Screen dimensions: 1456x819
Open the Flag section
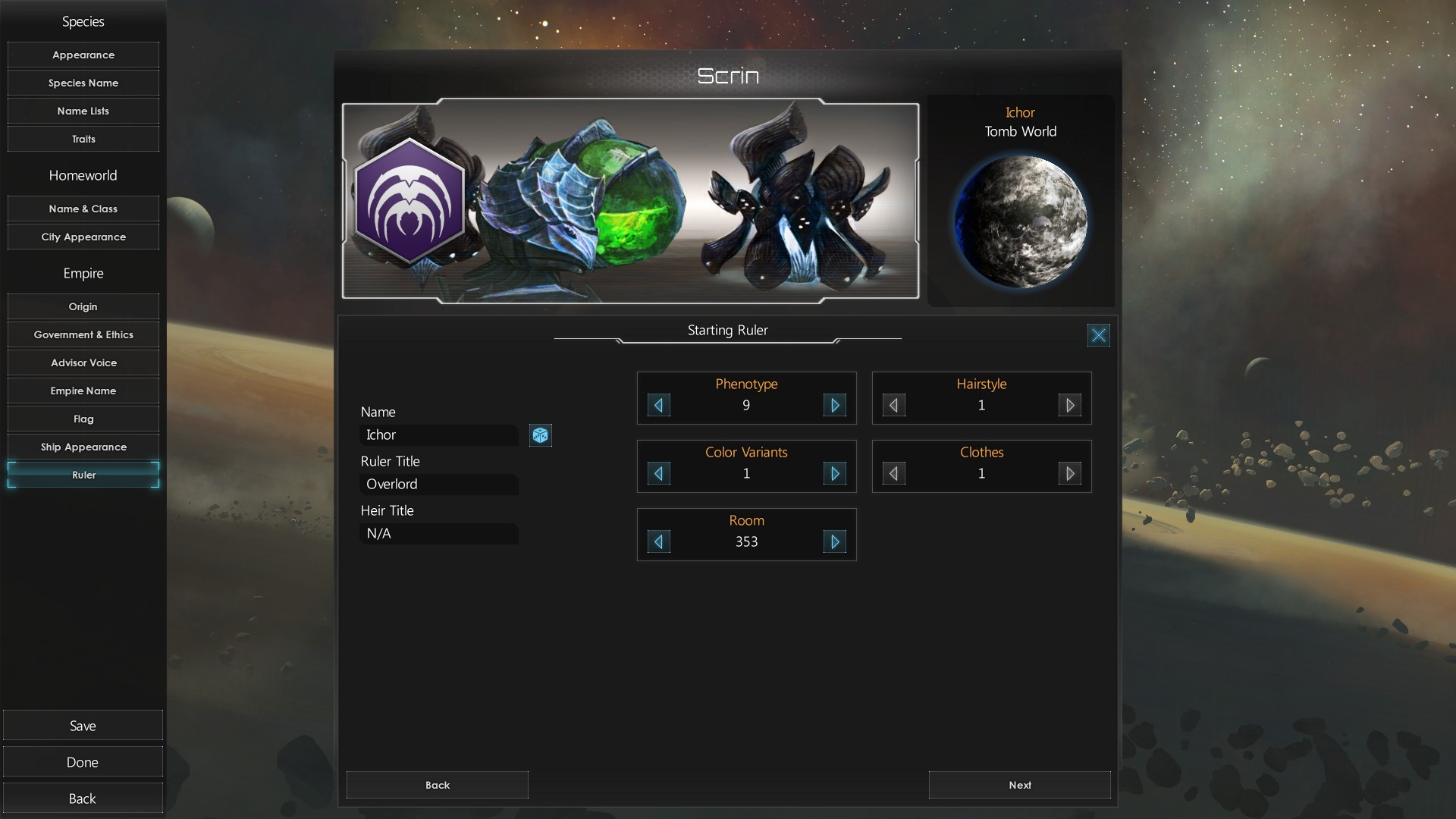click(83, 419)
